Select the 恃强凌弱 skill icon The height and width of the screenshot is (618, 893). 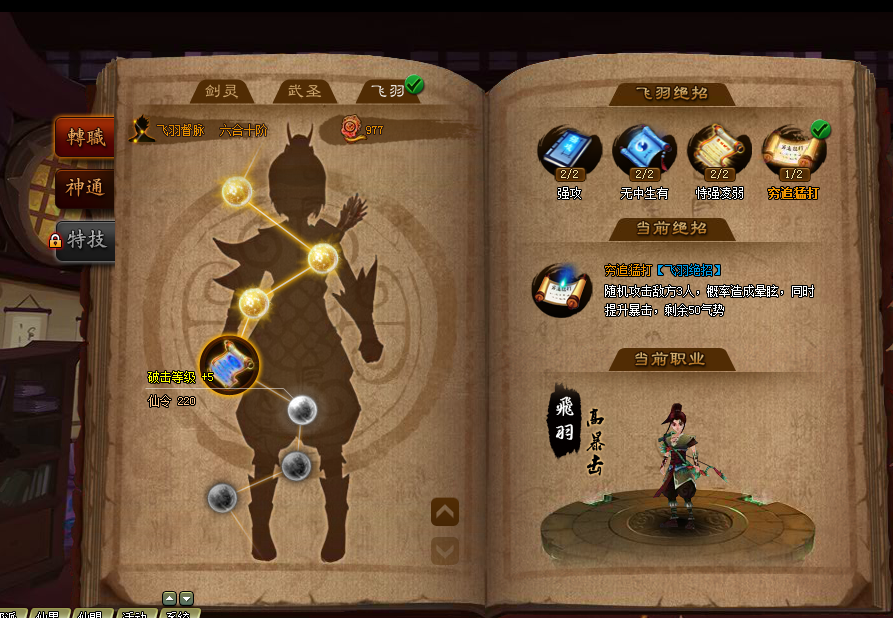click(x=719, y=151)
